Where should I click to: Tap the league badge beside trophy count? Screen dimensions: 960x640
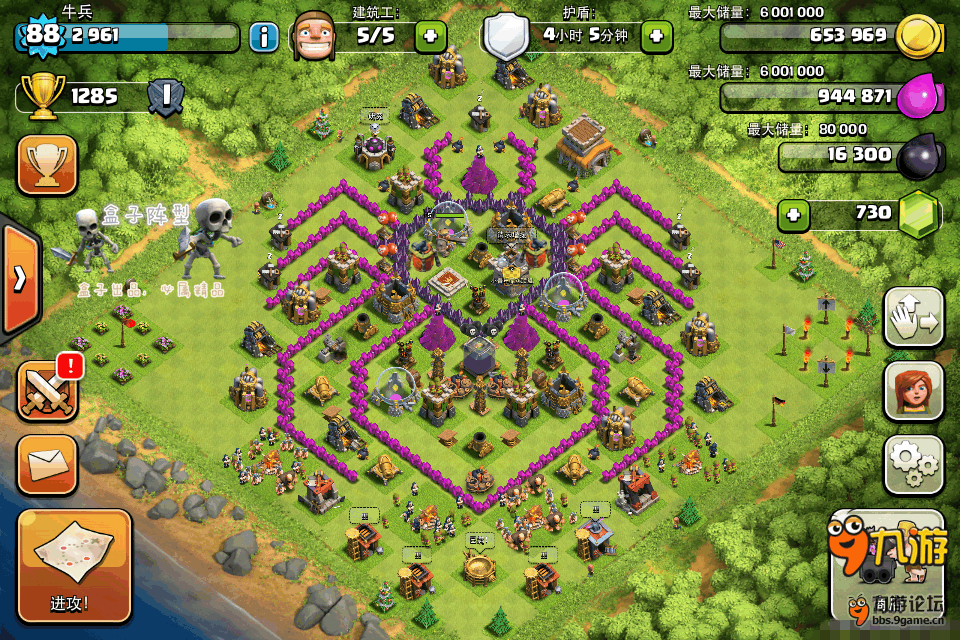pos(165,97)
